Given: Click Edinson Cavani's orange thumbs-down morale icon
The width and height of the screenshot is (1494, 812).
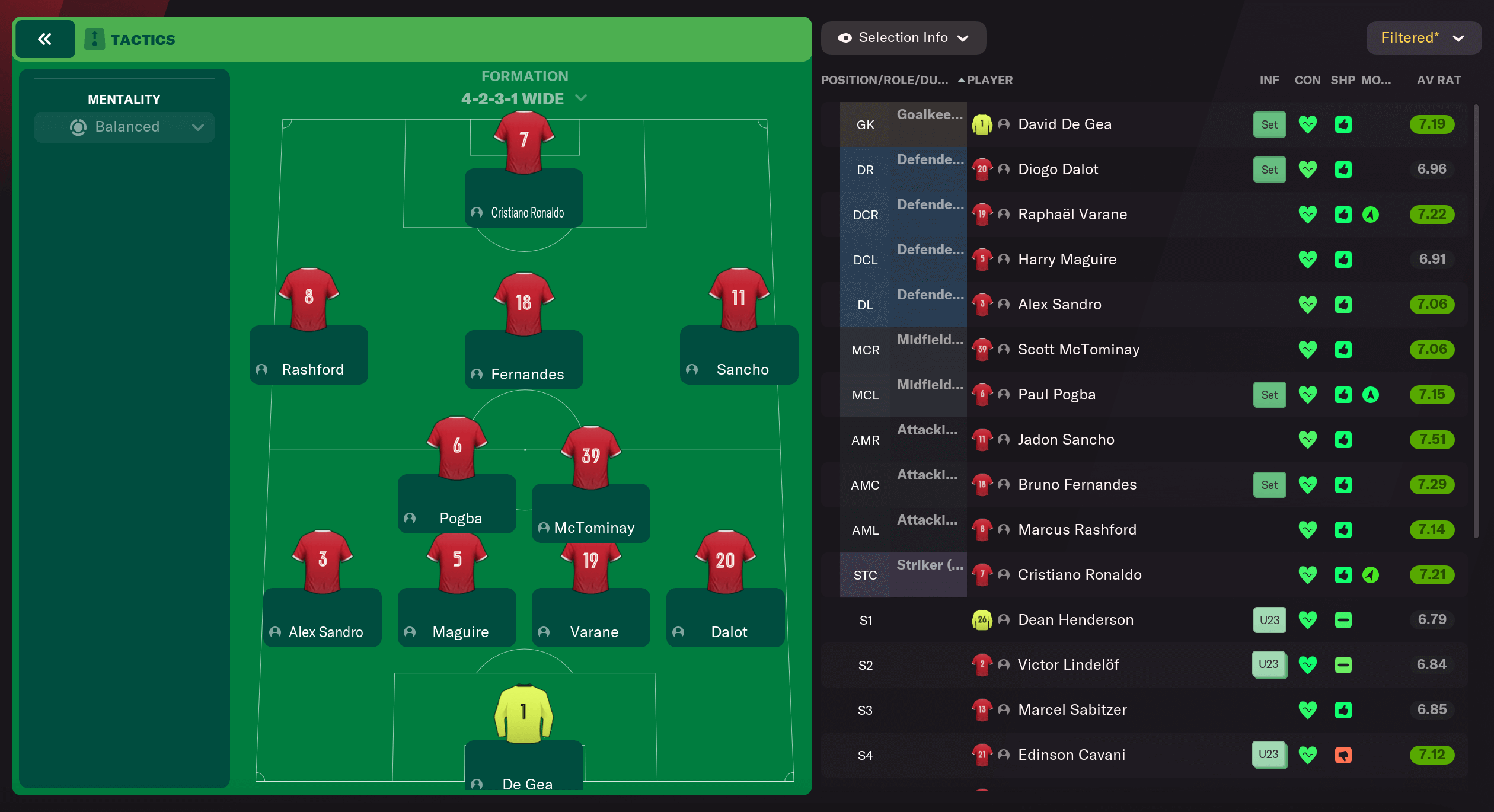Looking at the screenshot, I should coord(1343,755).
